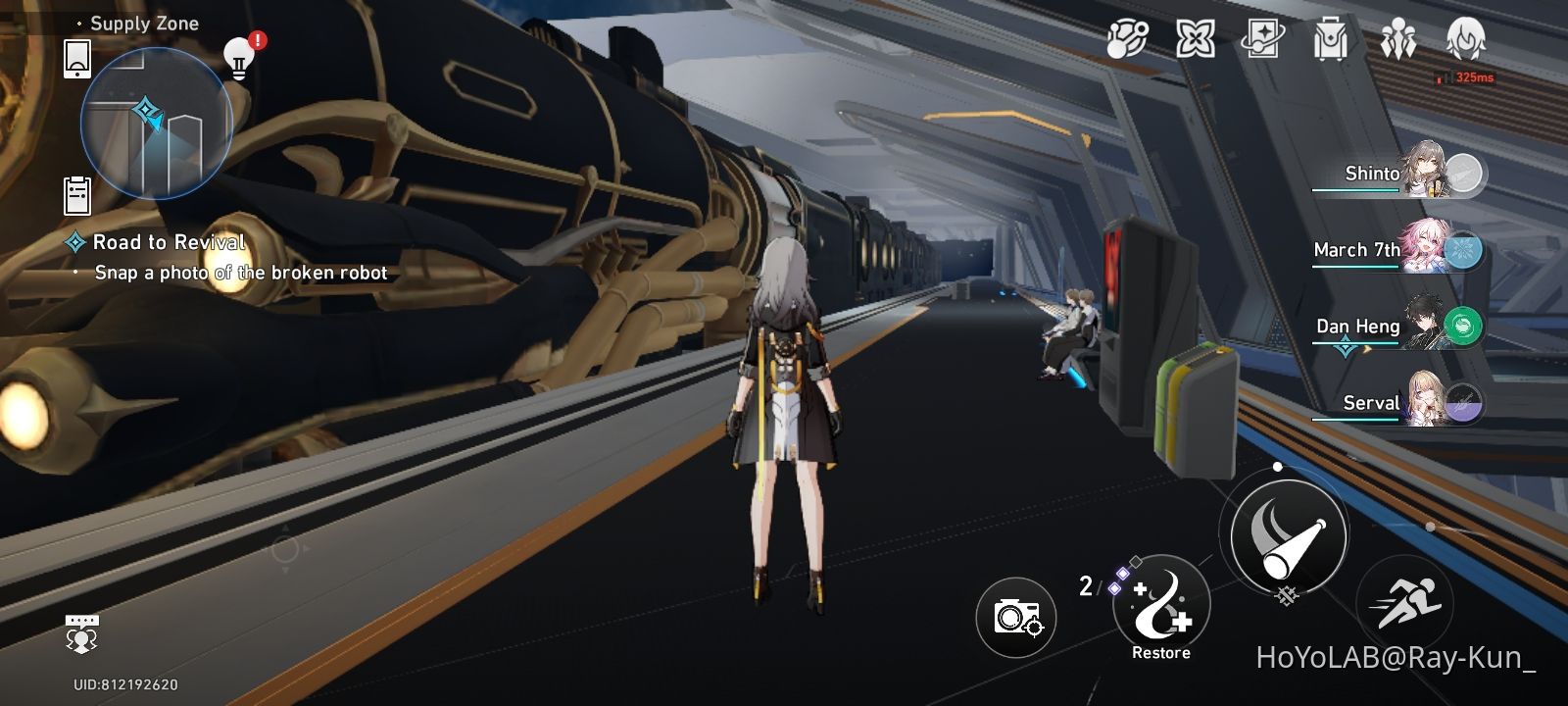This screenshot has height=706, width=1568.
Task: Toggle sprint with the running figure icon
Action: pos(1404,599)
